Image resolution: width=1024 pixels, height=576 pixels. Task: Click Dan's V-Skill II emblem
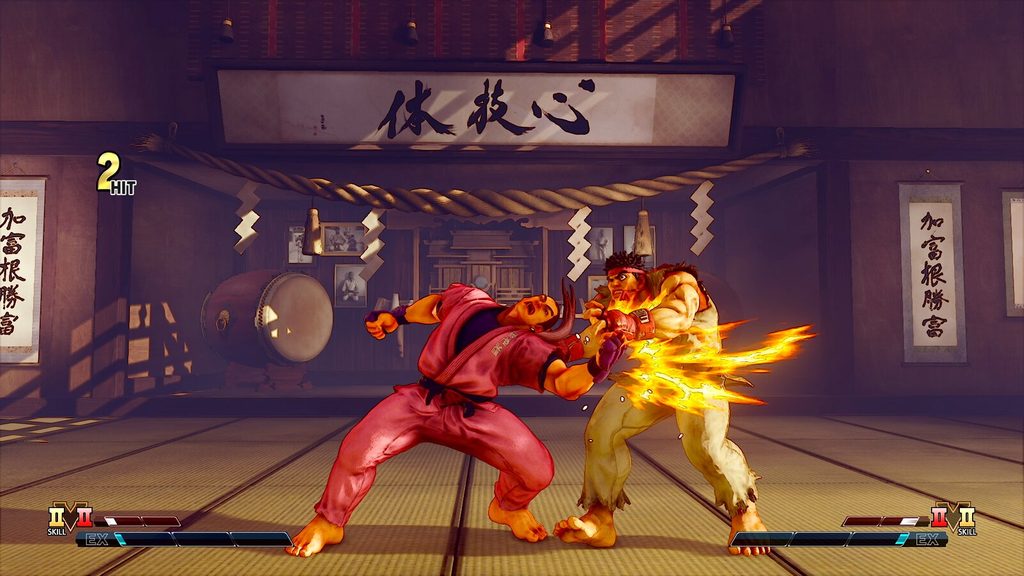click(x=56, y=518)
